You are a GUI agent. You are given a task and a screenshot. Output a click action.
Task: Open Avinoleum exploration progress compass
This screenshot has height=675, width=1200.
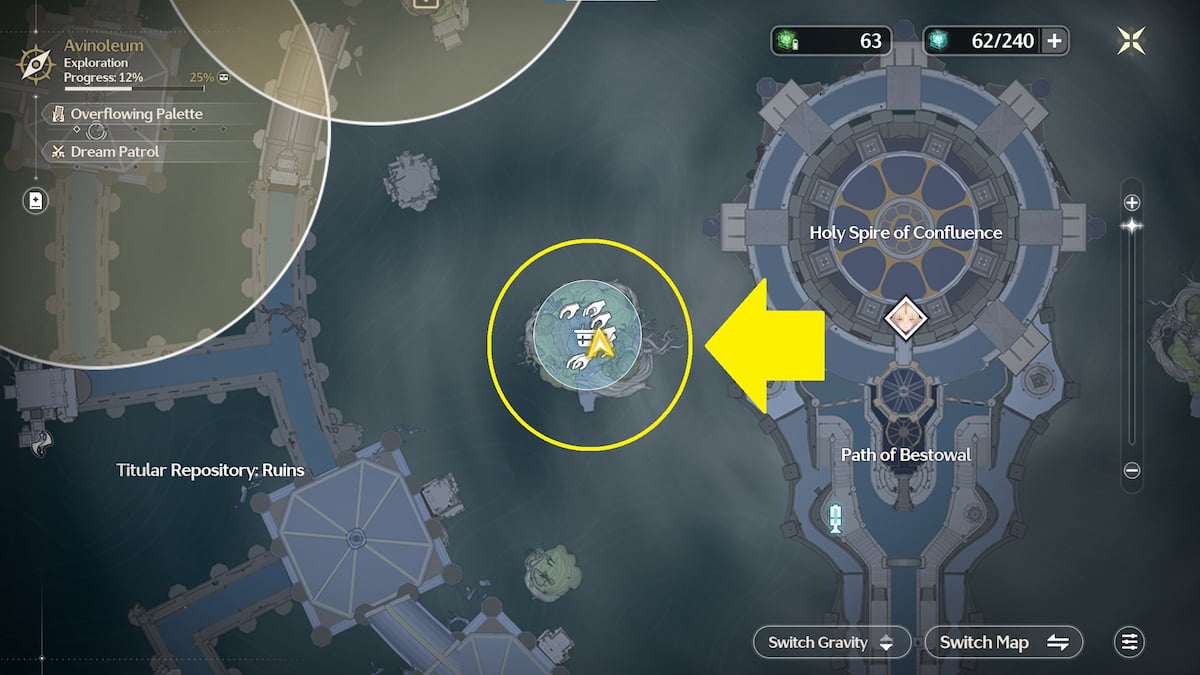35,66
